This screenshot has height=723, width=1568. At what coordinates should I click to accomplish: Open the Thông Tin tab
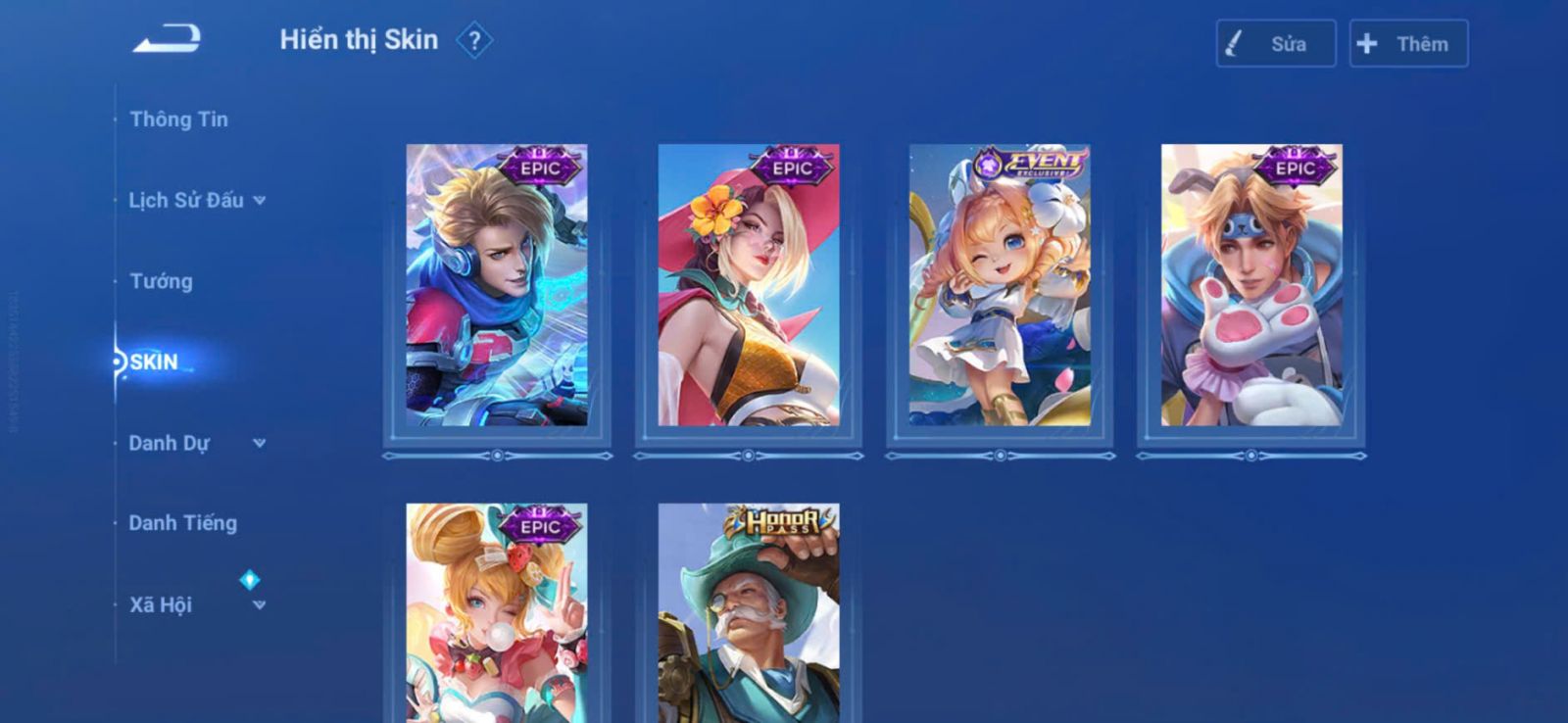(x=178, y=120)
